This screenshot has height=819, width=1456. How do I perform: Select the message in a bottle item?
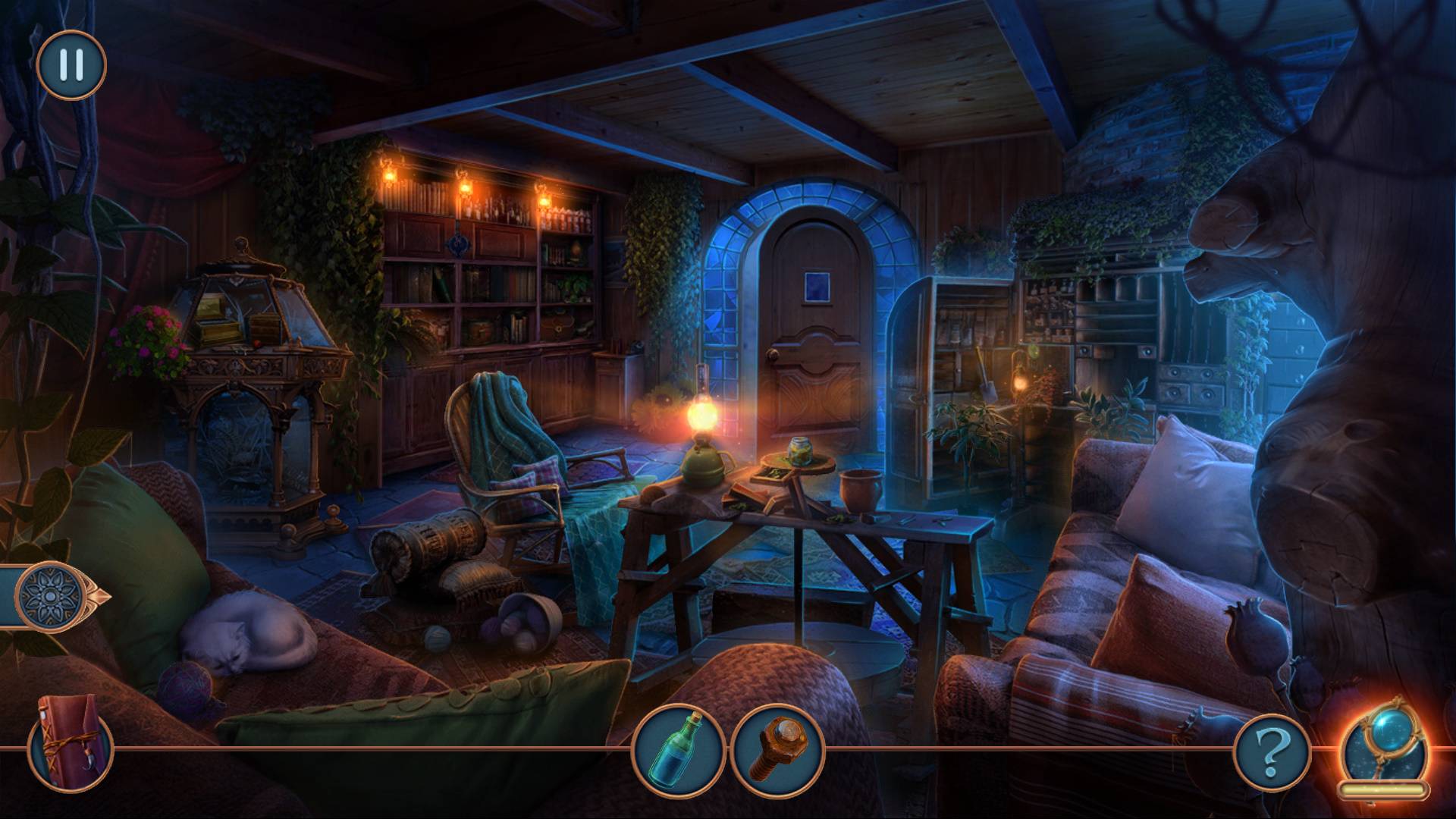click(x=679, y=749)
